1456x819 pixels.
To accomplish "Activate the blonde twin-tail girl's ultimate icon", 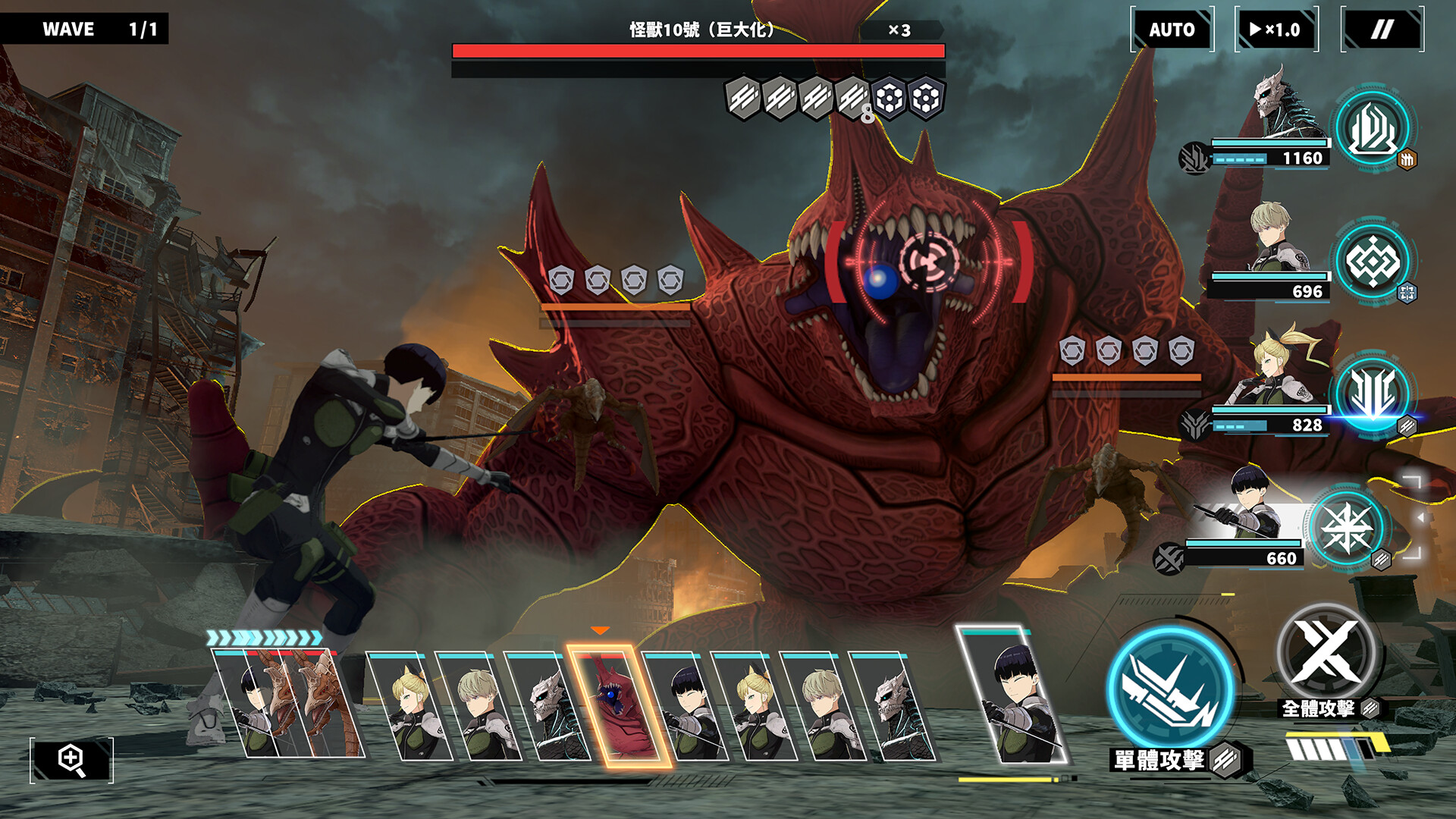I will click(1372, 394).
